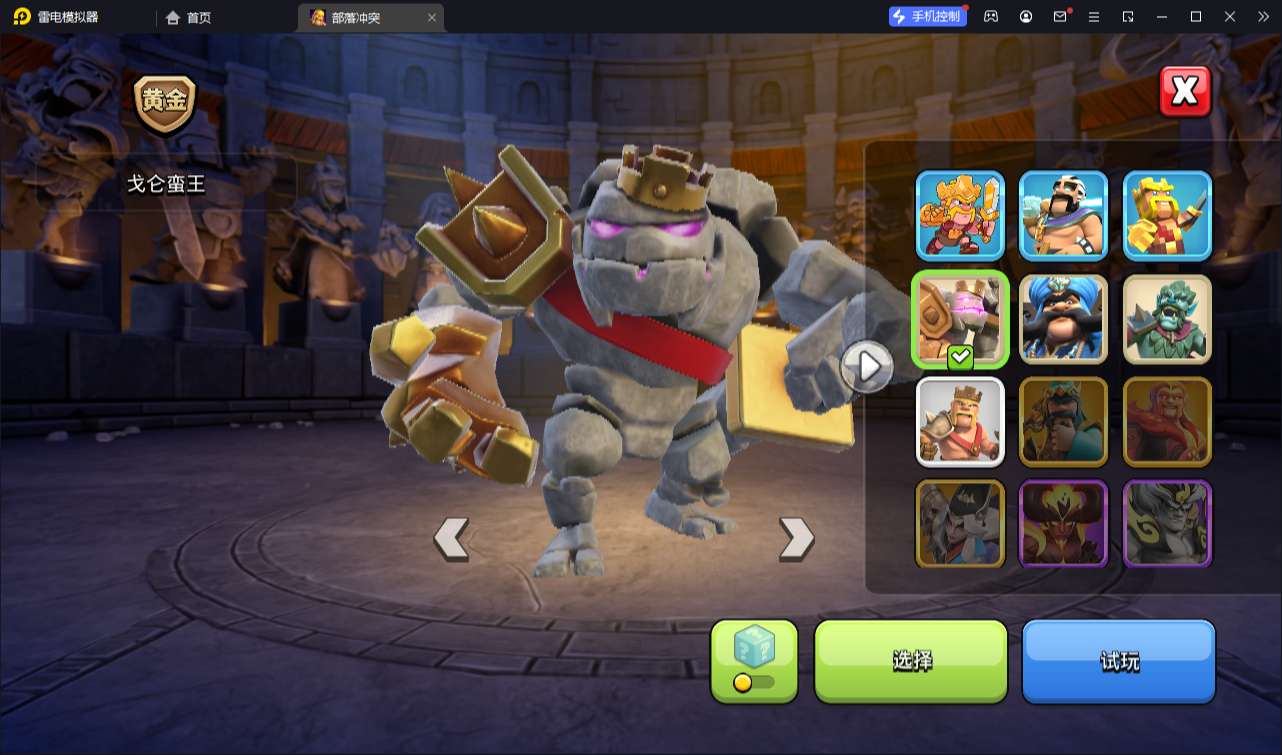Click the round play arrow beside skin grid
This screenshot has height=755, width=1282.
[x=867, y=367]
